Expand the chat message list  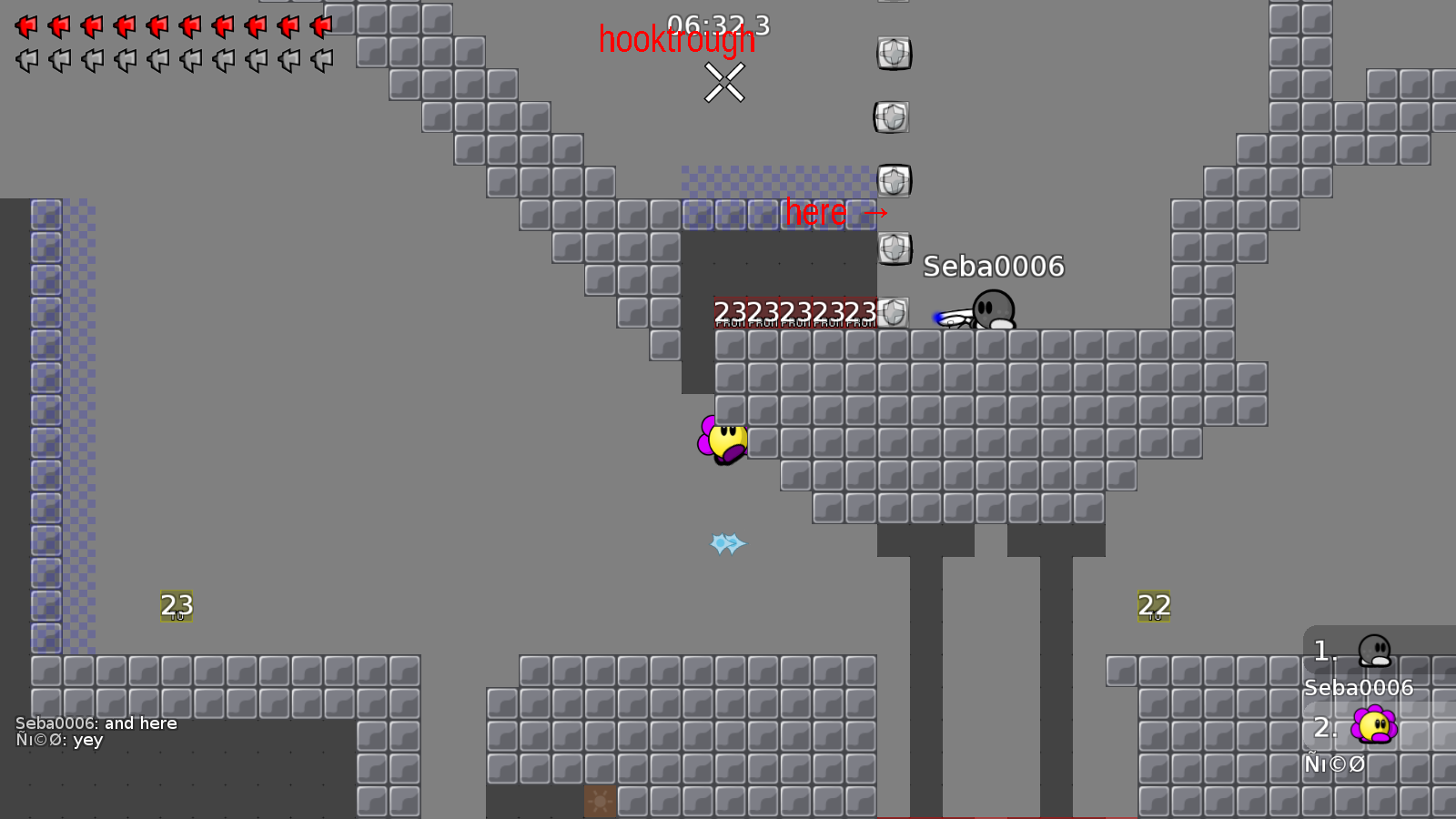point(96,732)
